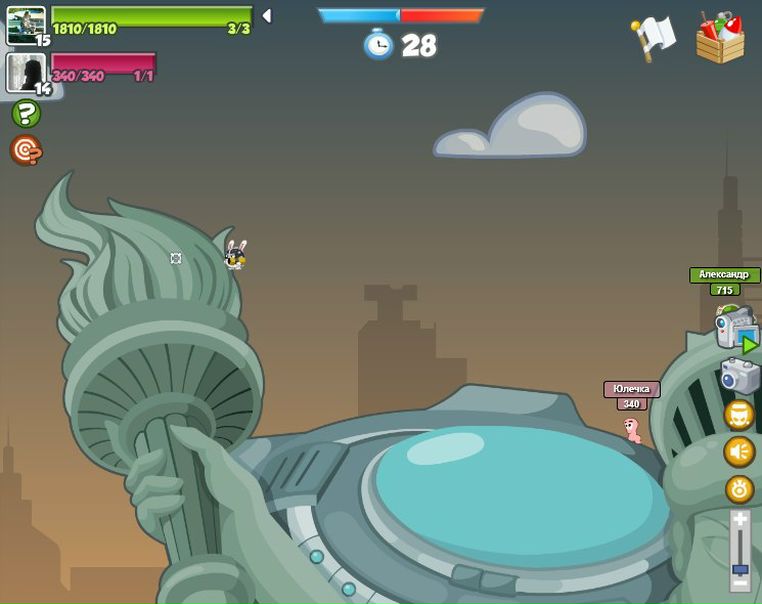762x604 pixels.
Task: Take a screenshot with the camera icon
Action: coord(740,377)
